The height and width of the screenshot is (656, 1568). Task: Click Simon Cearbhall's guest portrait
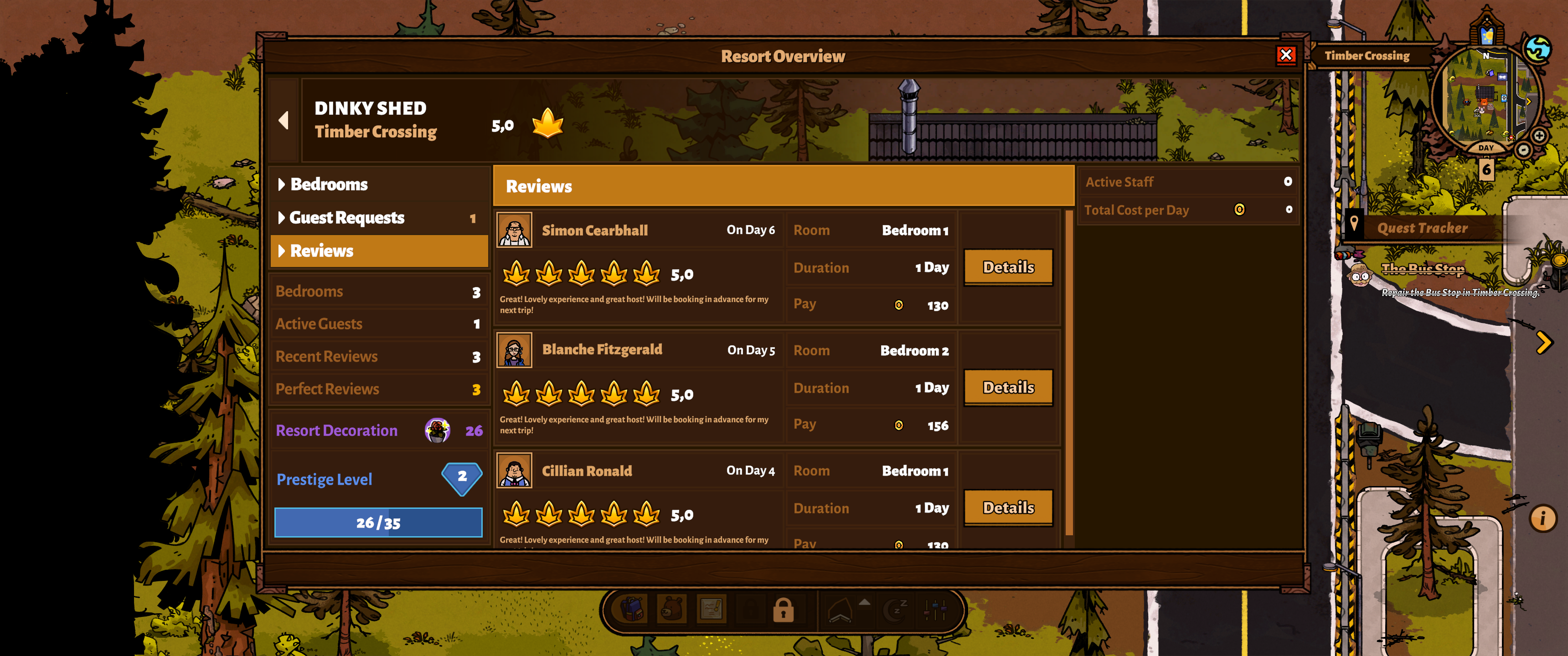click(514, 230)
